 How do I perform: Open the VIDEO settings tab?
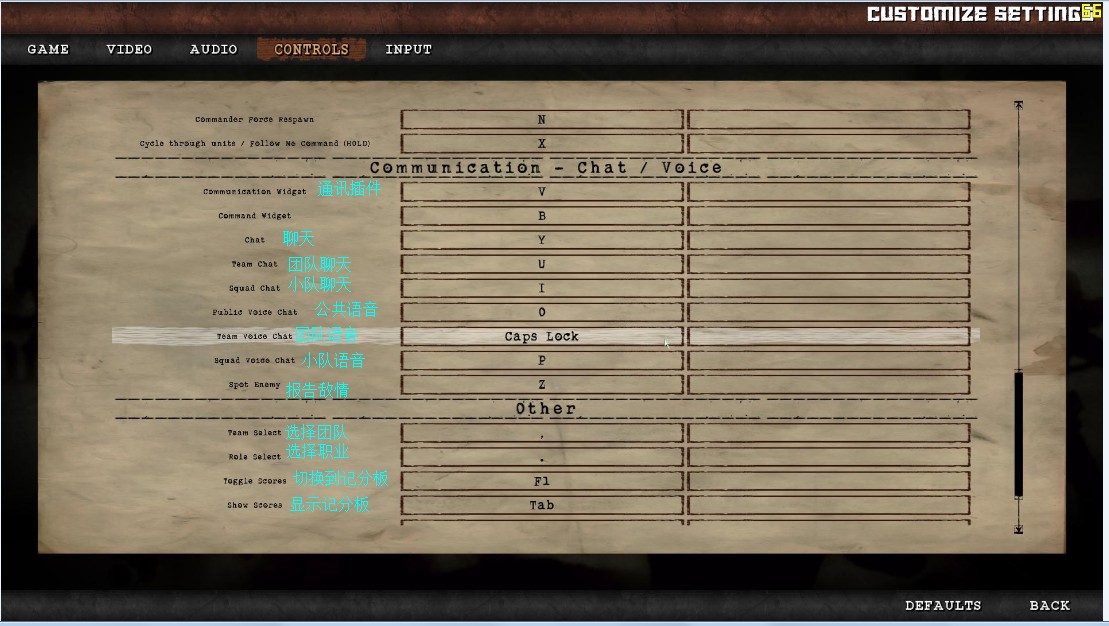click(129, 49)
